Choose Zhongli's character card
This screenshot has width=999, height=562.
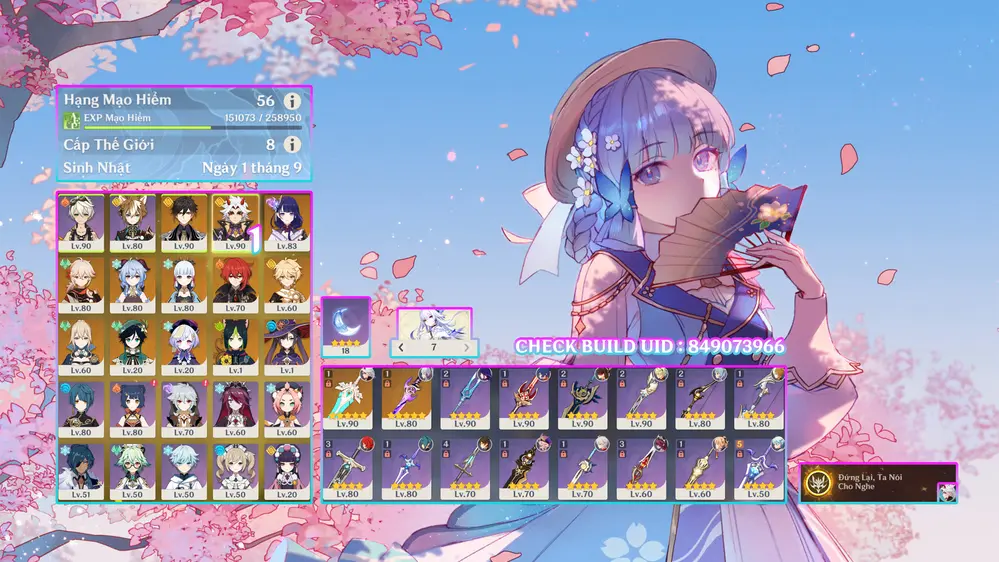(185, 222)
